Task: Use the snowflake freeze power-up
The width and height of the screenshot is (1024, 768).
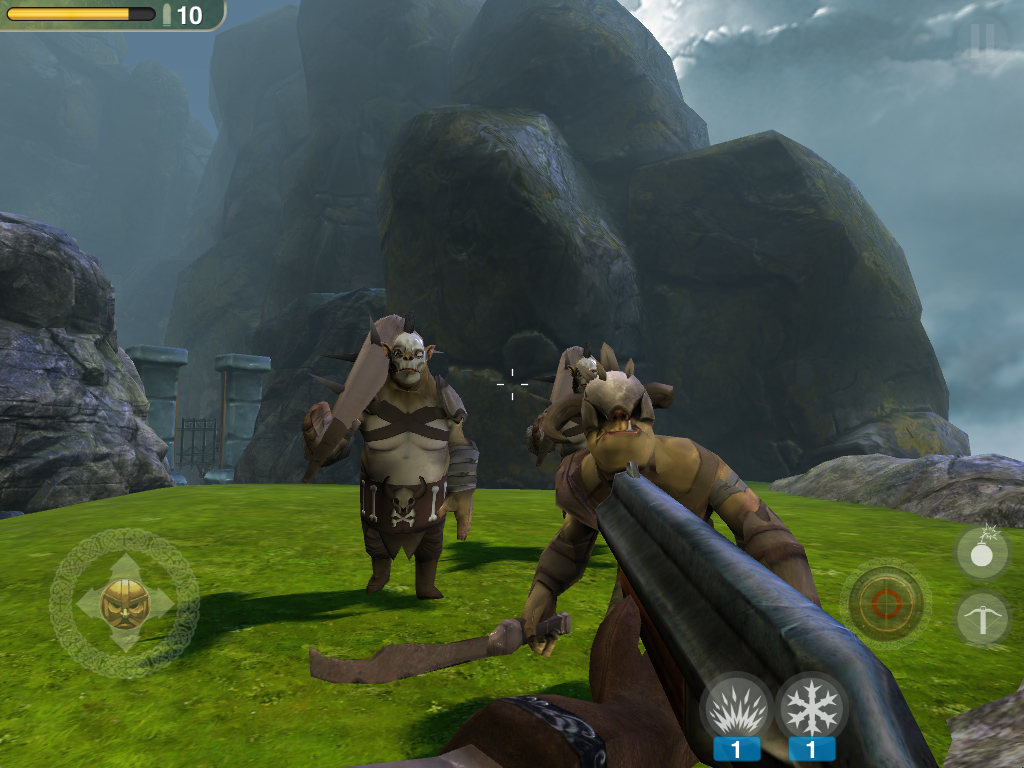Action: [811, 708]
